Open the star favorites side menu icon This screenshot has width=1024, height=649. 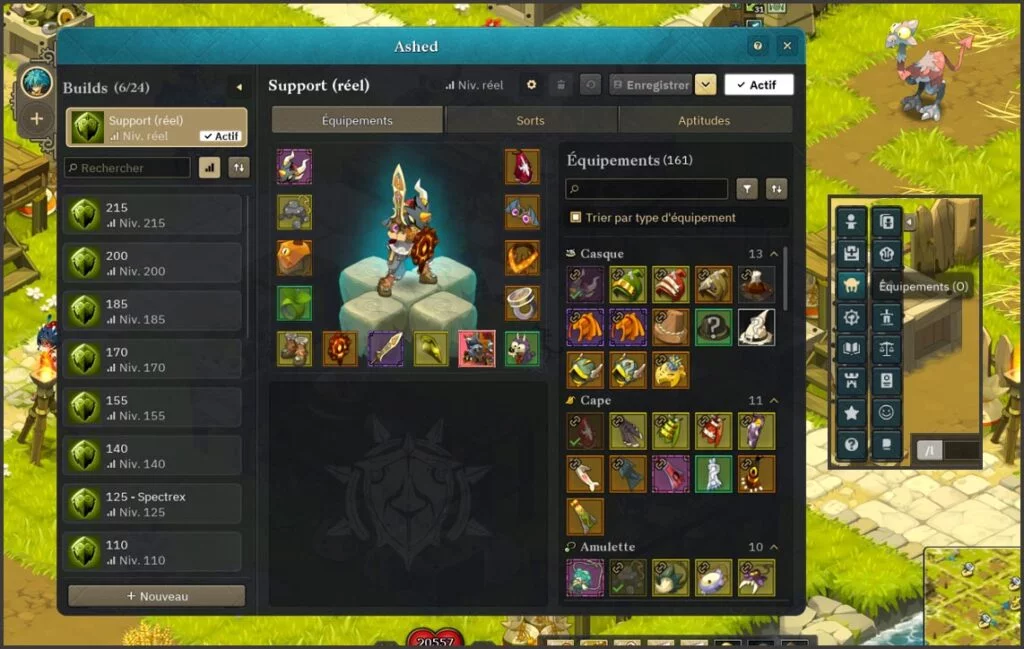(851, 412)
